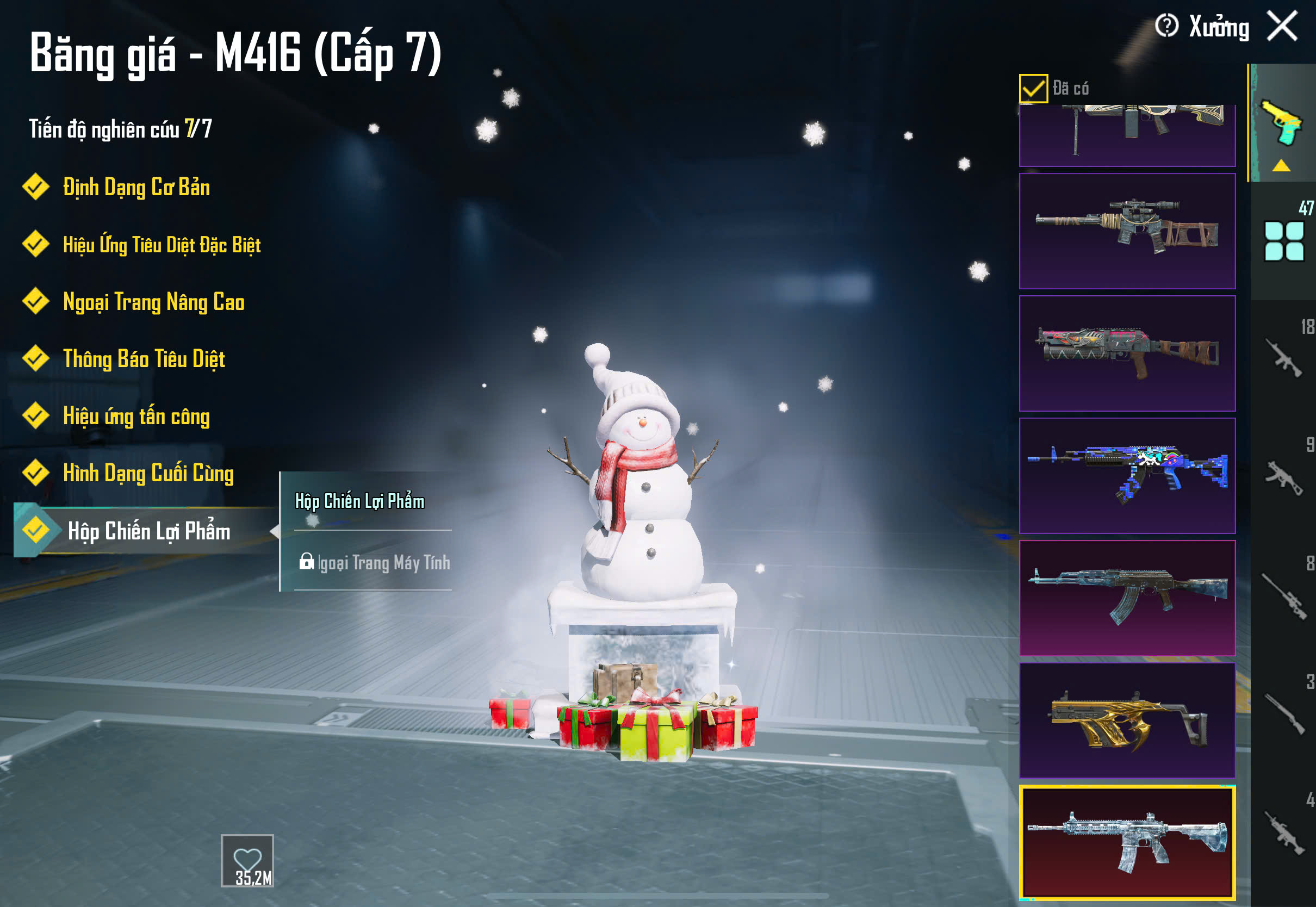Select "Hiệu Ứng Tiêu Diệt Đặc Biệt" entry
The width and height of the screenshot is (1316, 907).
point(162,245)
